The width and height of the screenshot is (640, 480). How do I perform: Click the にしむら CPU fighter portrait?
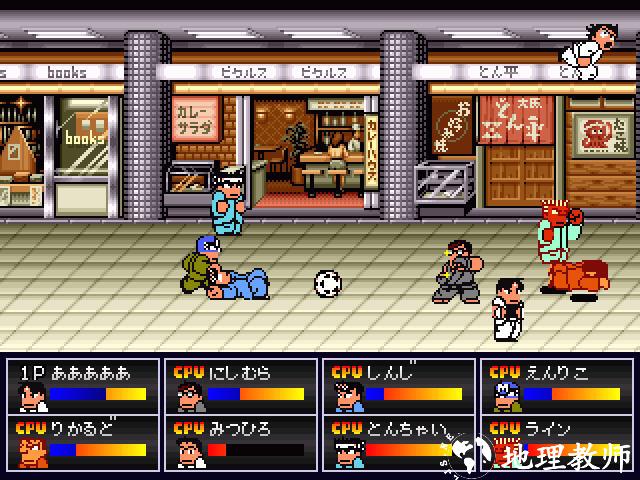click(x=189, y=395)
